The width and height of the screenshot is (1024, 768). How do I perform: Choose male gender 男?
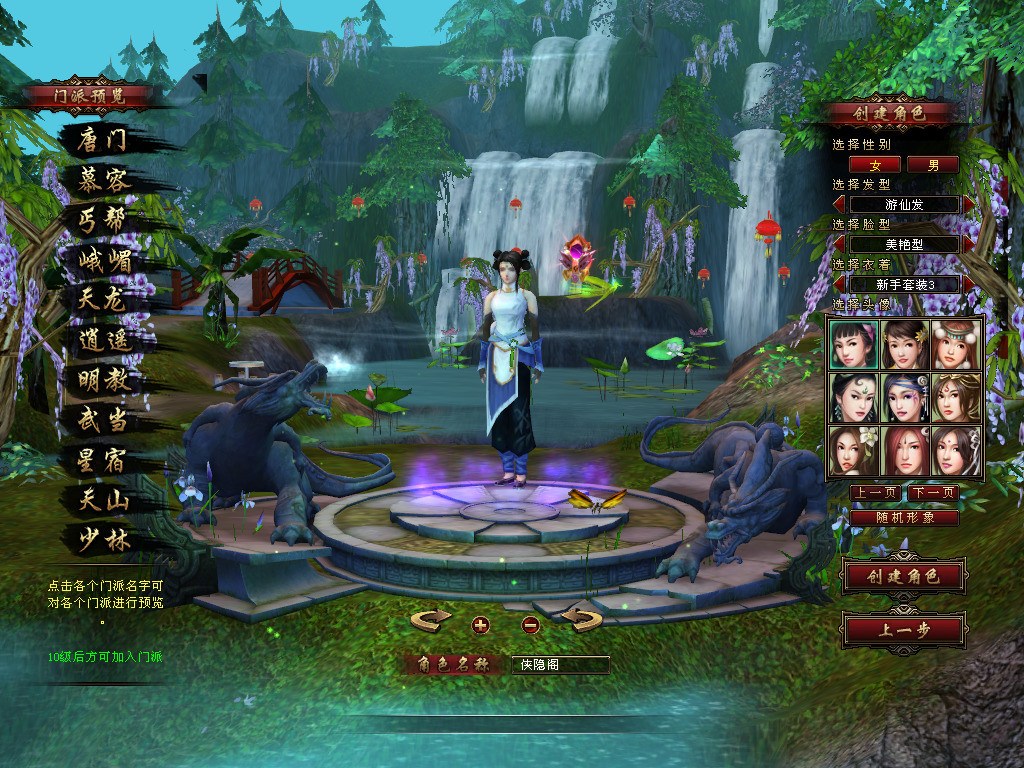click(933, 165)
